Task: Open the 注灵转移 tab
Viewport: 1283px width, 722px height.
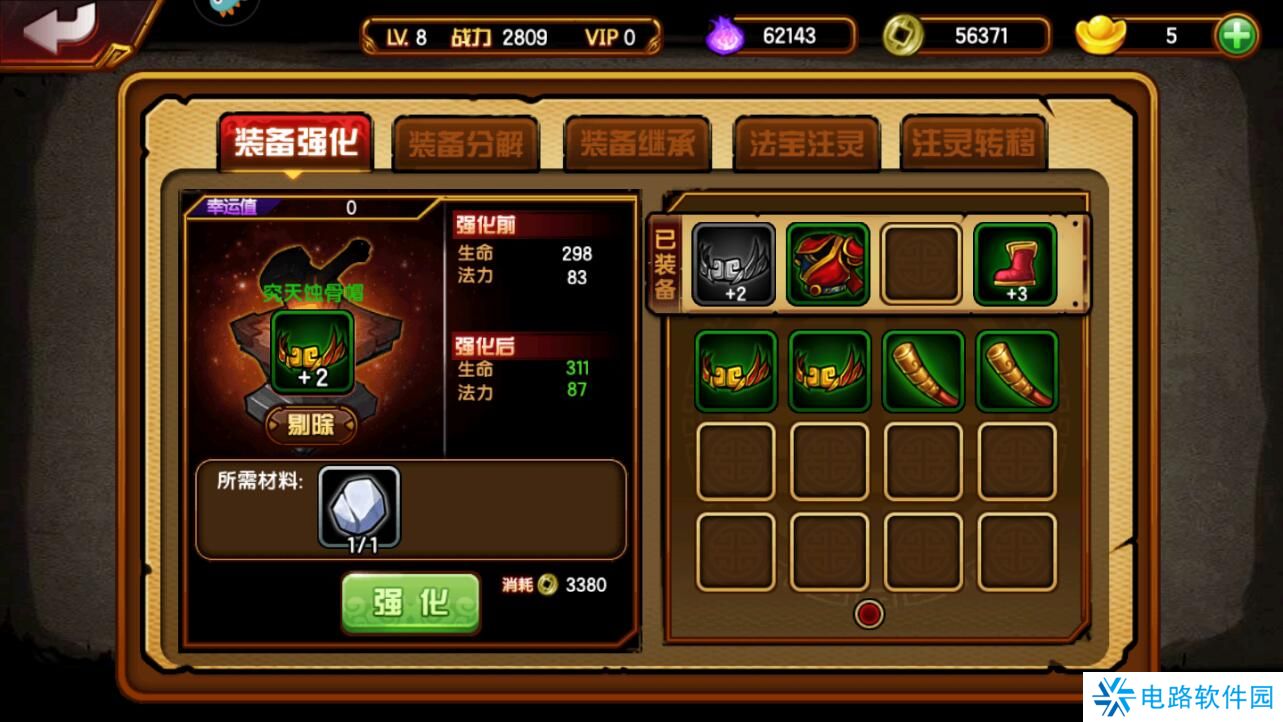Action: pyautogui.click(x=974, y=145)
